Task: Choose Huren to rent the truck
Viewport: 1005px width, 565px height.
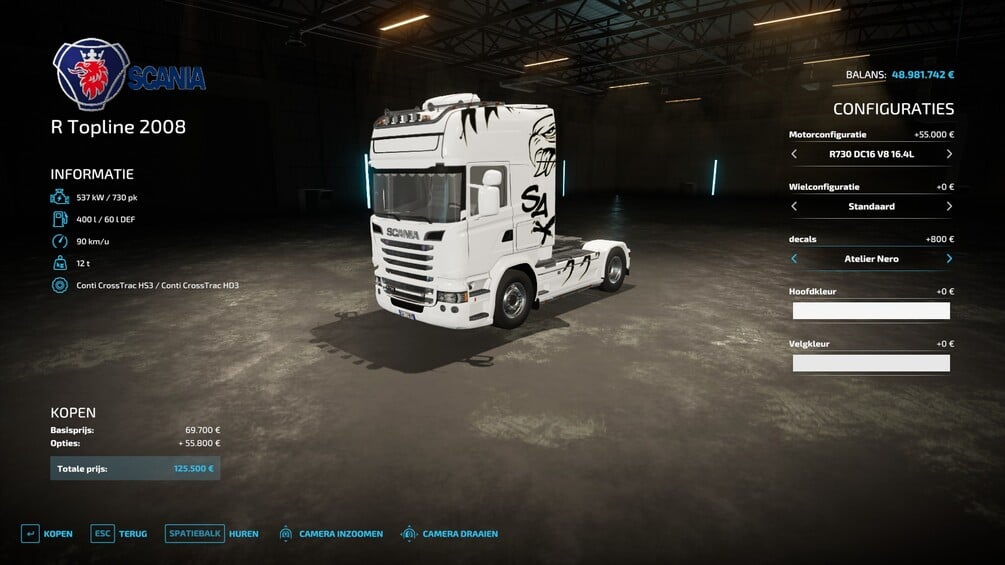Action: [212, 534]
